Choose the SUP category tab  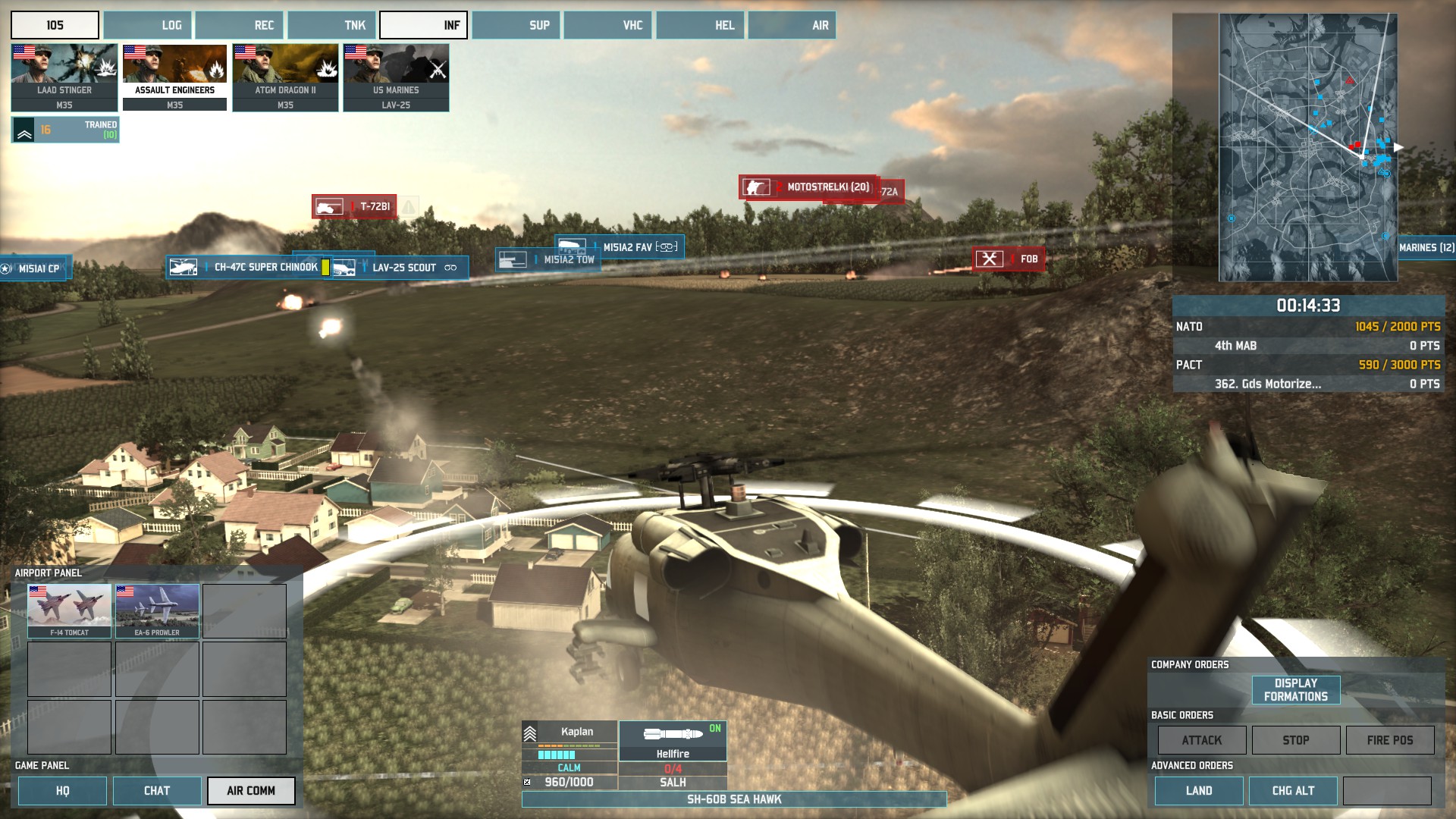pos(516,25)
